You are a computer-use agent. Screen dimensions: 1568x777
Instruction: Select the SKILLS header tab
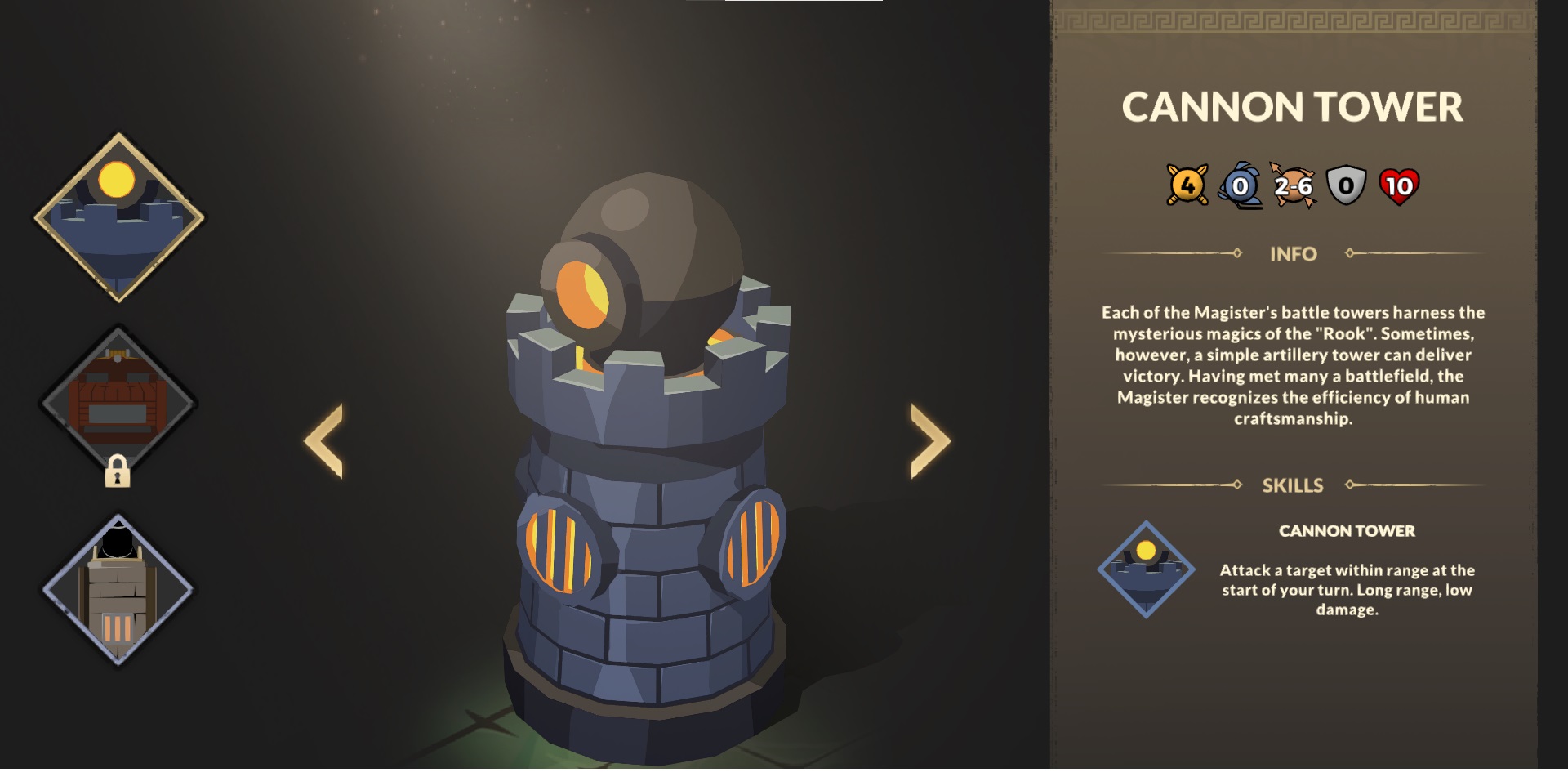(1294, 485)
